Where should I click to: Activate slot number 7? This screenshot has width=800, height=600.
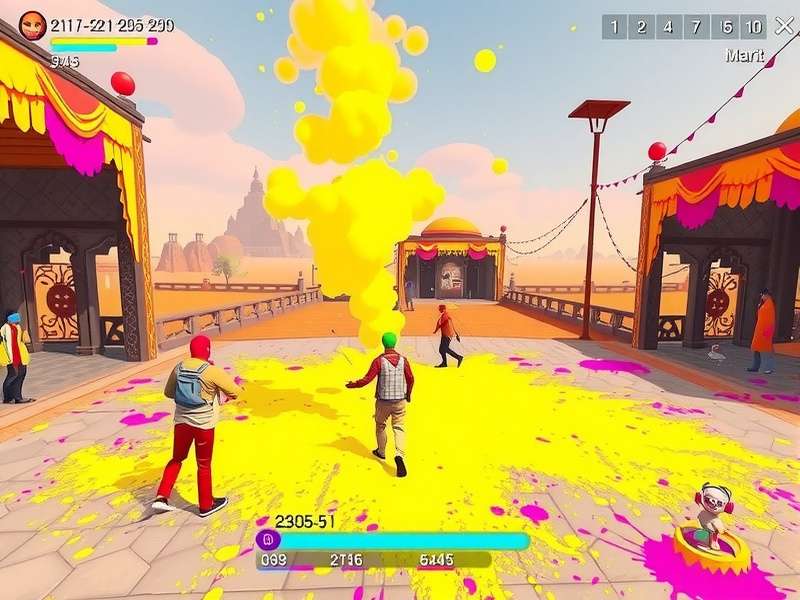(x=698, y=27)
